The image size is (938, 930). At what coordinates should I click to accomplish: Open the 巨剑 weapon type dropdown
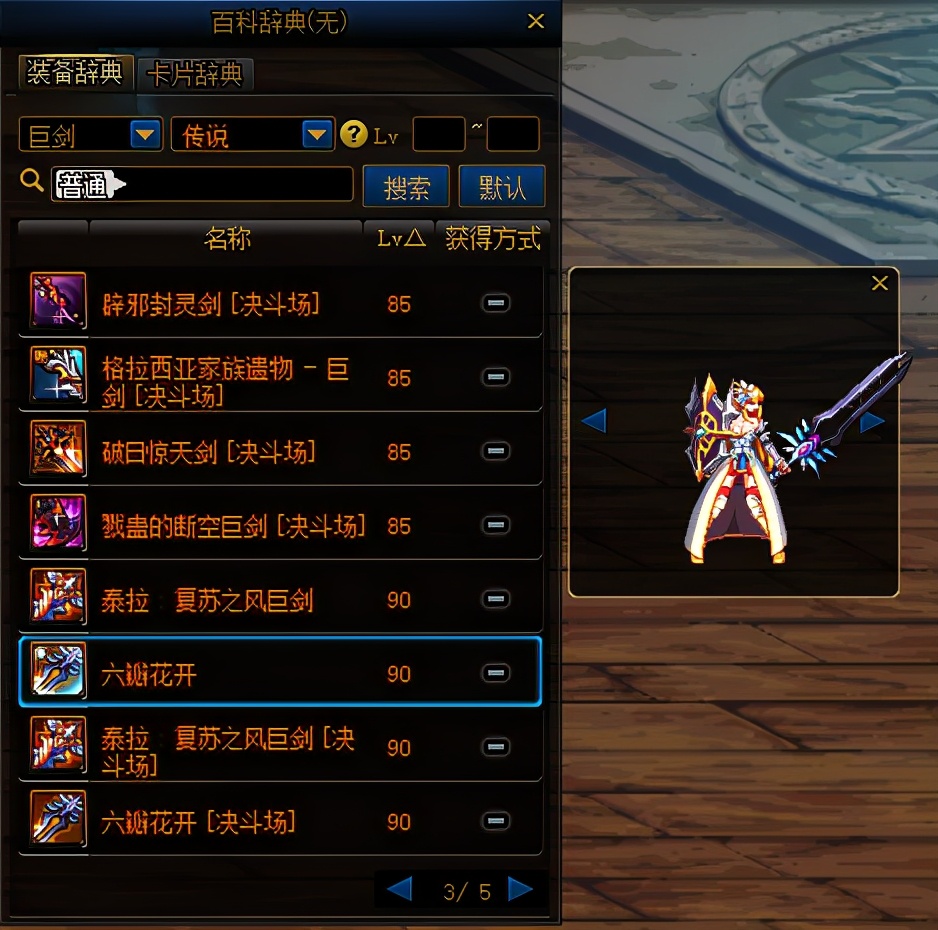[x=146, y=134]
